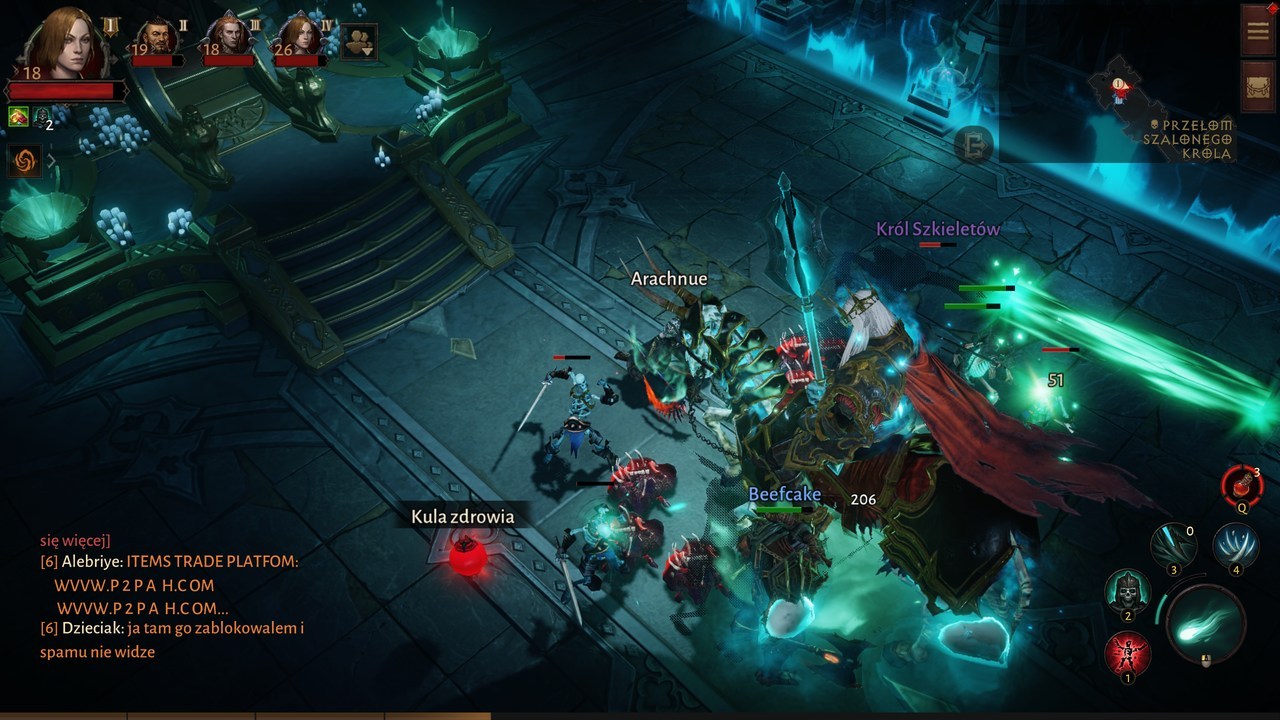The height and width of the screenshot is (720, 1280).
Task: Use the red health potion
Action: coord(1241,485)
